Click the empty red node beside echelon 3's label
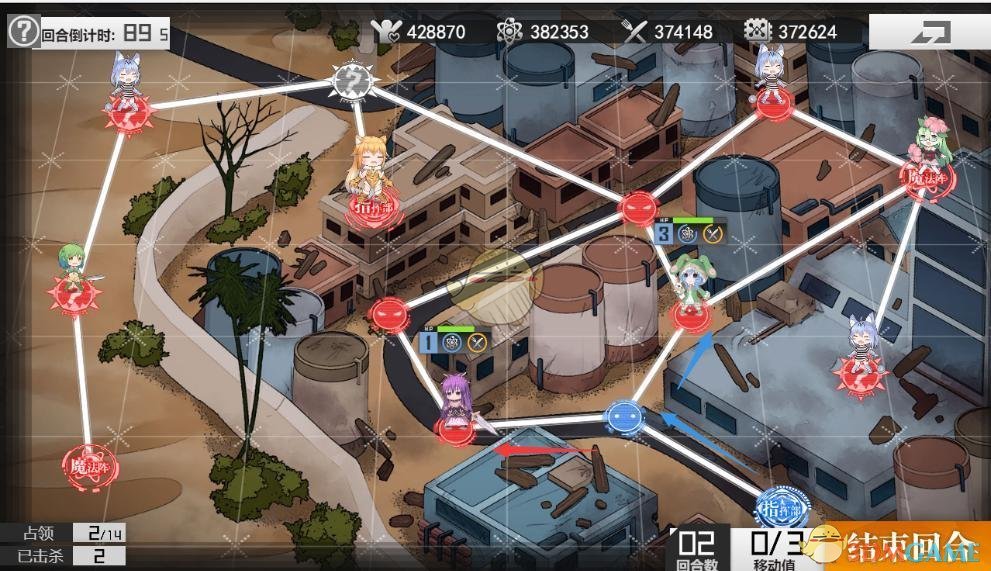991x571 pixels. coord(637,208)
